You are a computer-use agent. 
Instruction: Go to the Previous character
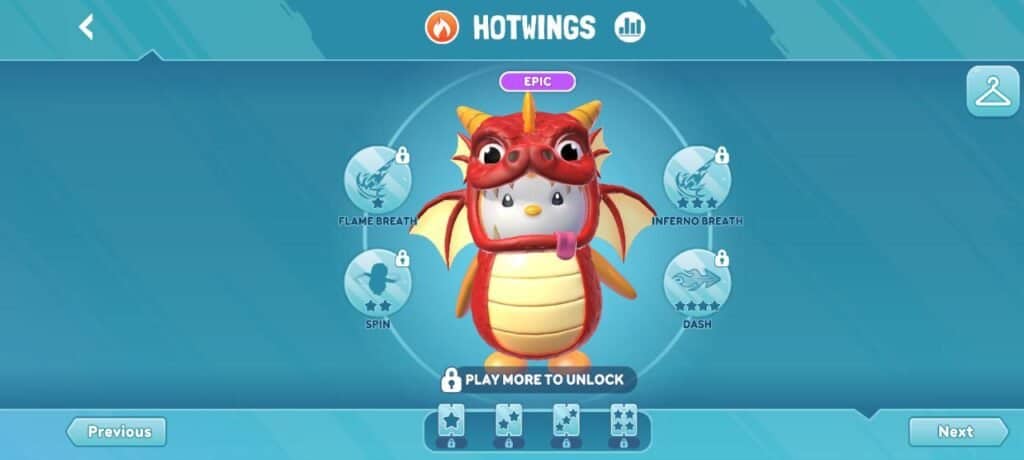coord(117,432)
